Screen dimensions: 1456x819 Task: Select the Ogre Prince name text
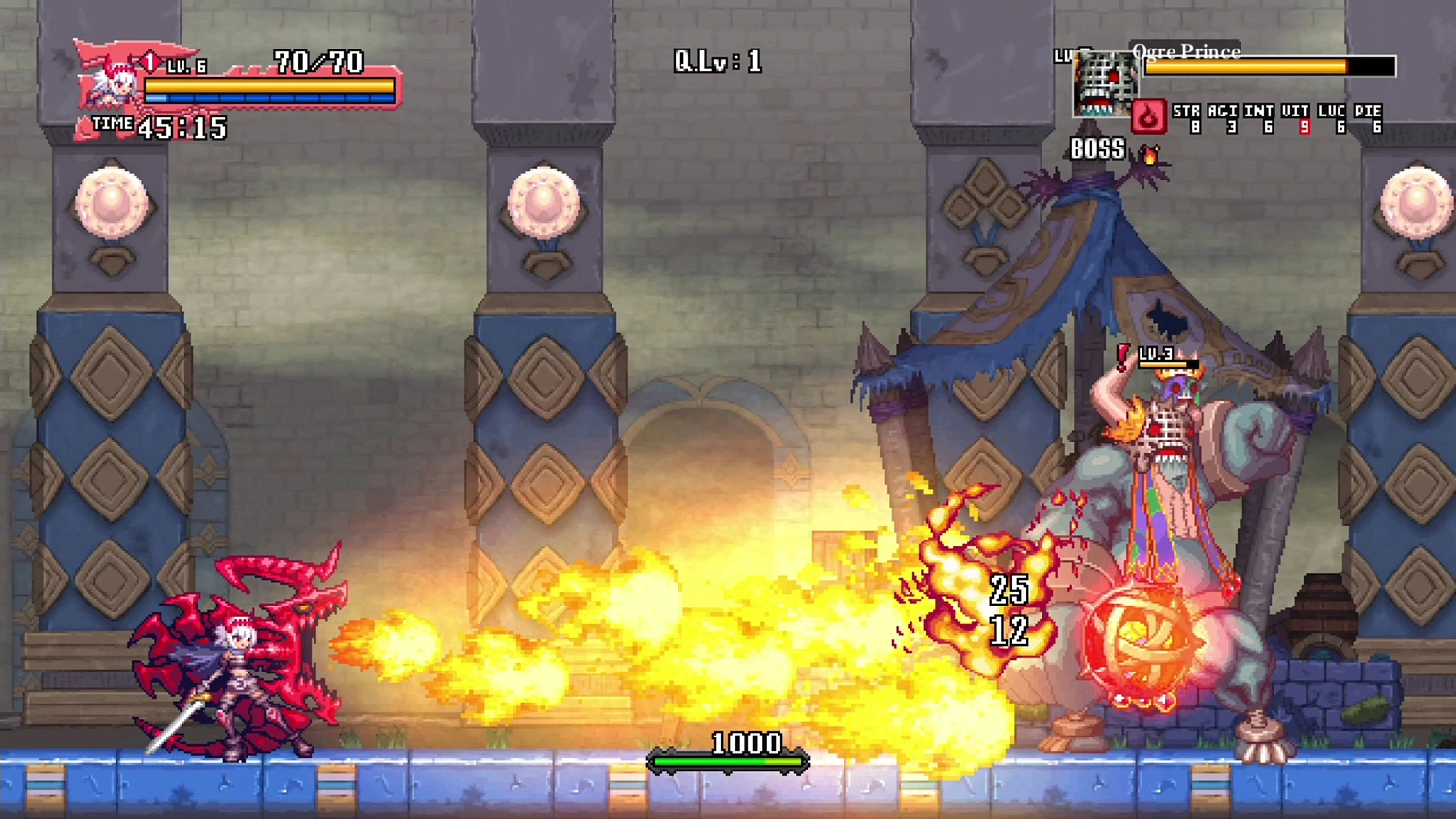1186,52
